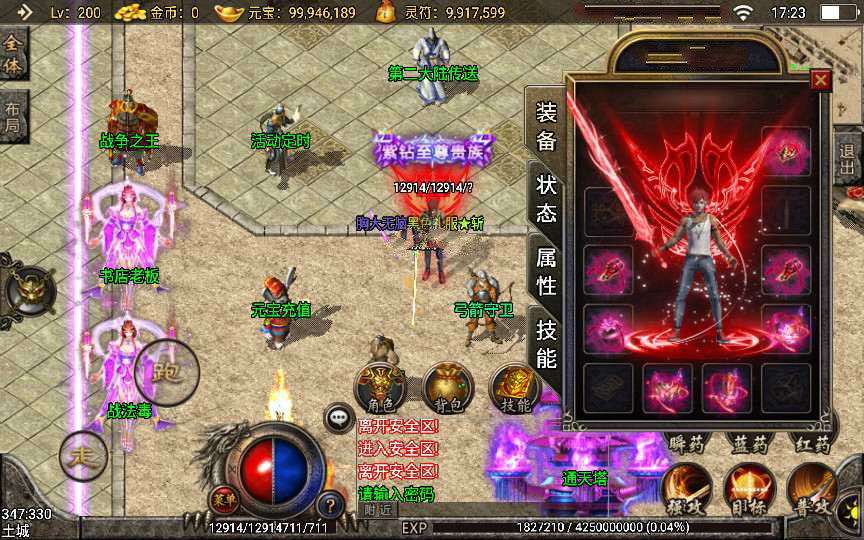The image size is (864, 540).
Task: Select the 技能 skills tab in panel
Action: (x=546, y=343)
